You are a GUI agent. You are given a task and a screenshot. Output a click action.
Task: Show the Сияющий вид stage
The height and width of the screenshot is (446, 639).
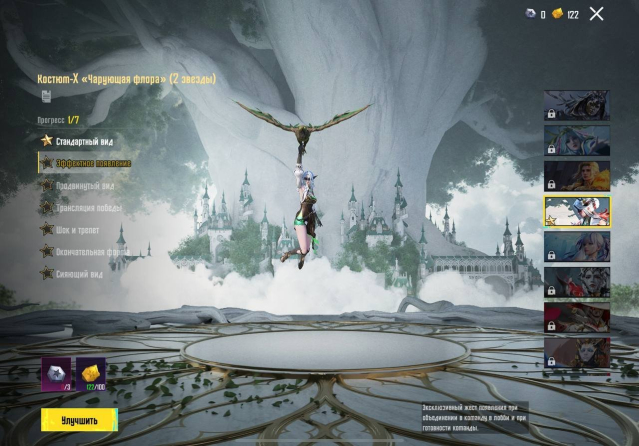tap(80, 273)
